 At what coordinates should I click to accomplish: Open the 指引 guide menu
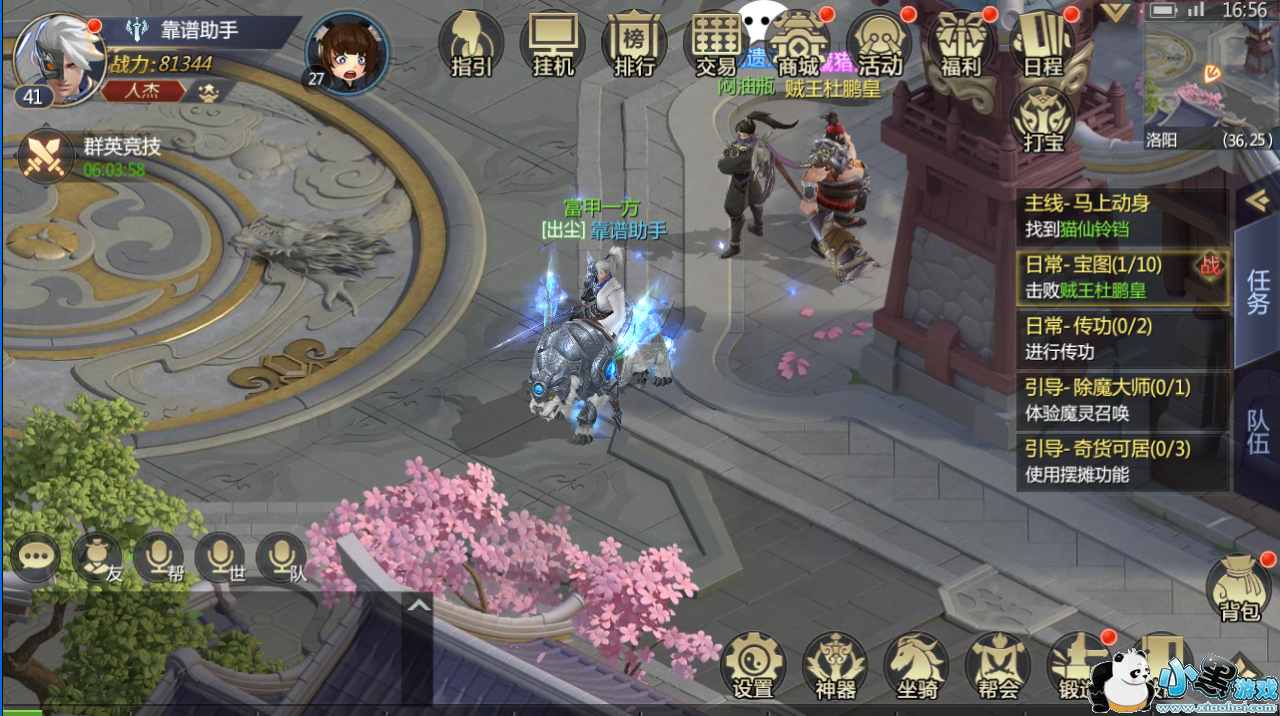(x=470, y=44)
